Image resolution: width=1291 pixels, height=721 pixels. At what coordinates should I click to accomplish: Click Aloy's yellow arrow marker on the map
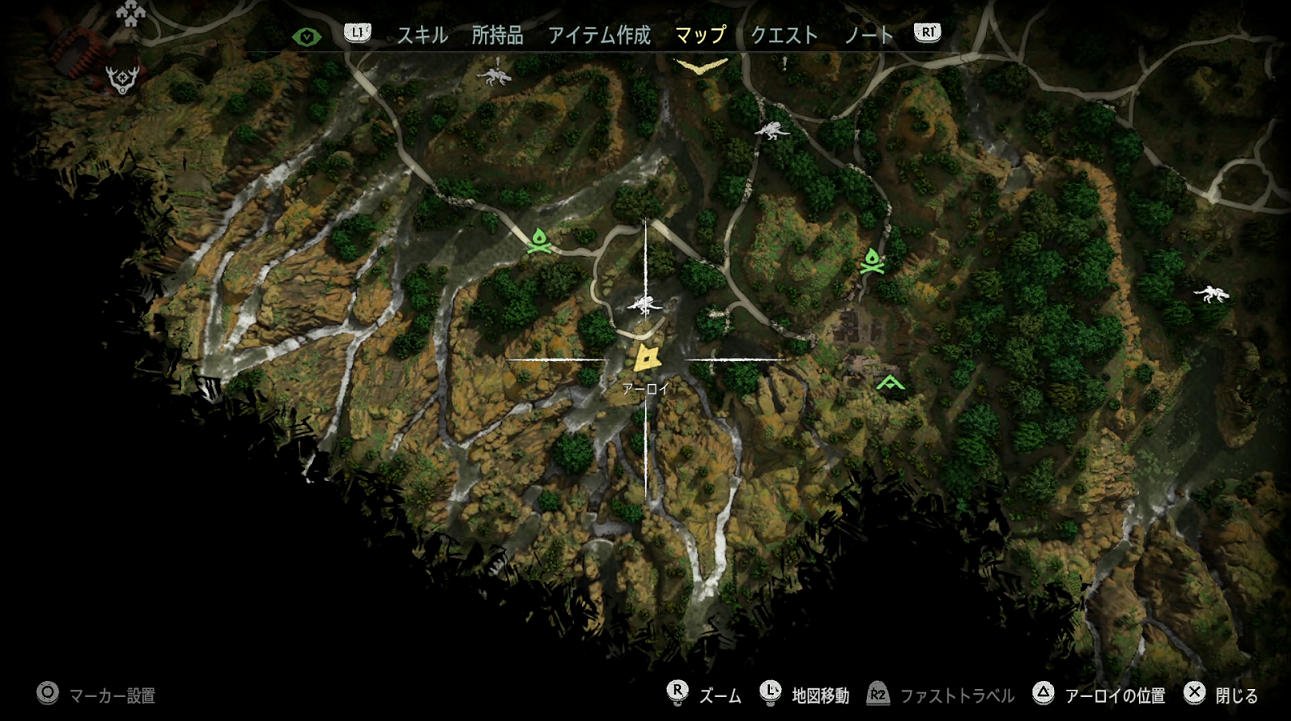pyautogui.click(x=646, y=355)
